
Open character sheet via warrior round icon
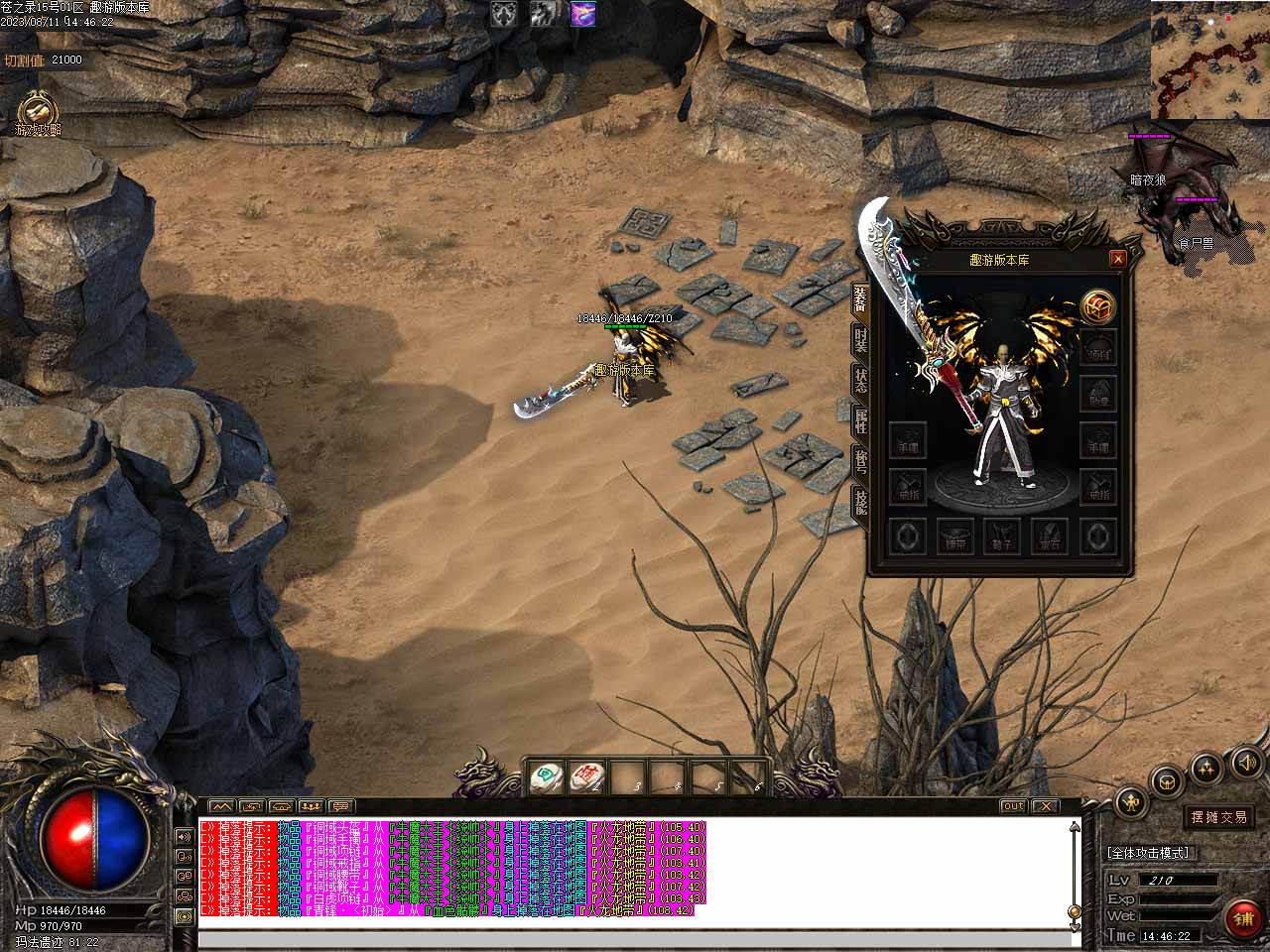pos(1130,802)
